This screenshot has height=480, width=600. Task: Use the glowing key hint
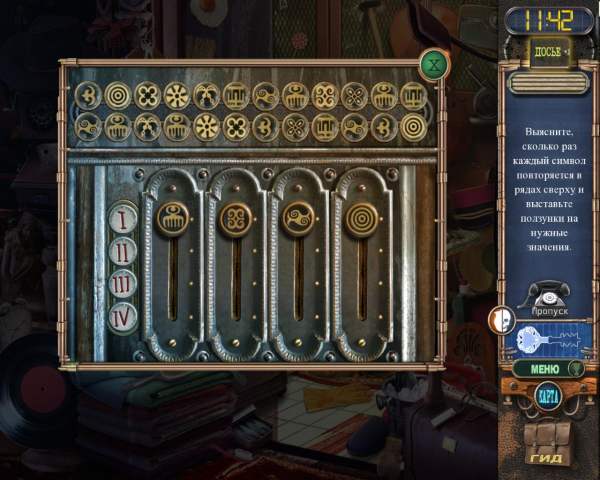(548, 339)
